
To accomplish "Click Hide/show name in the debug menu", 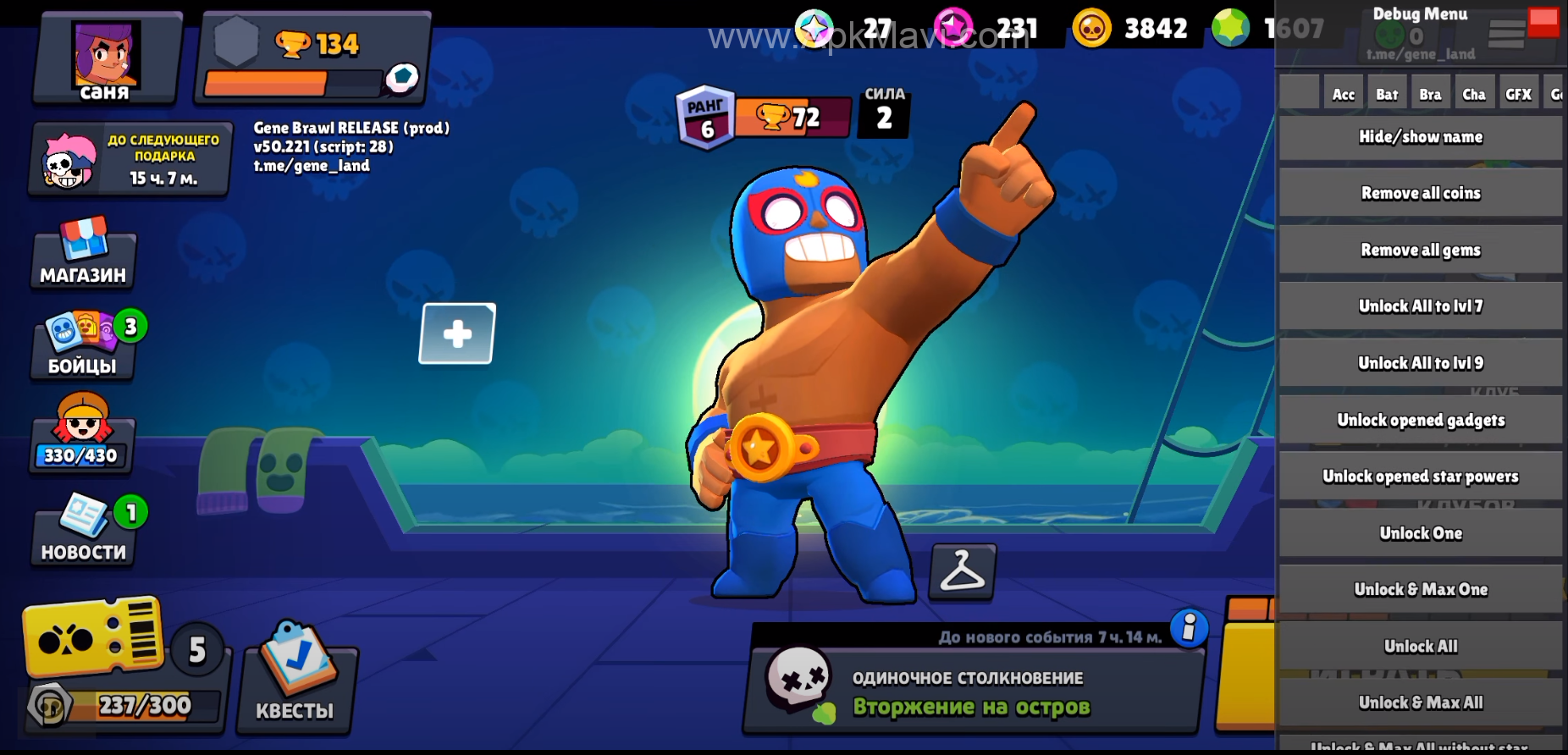I will (x=1420, y=137).
